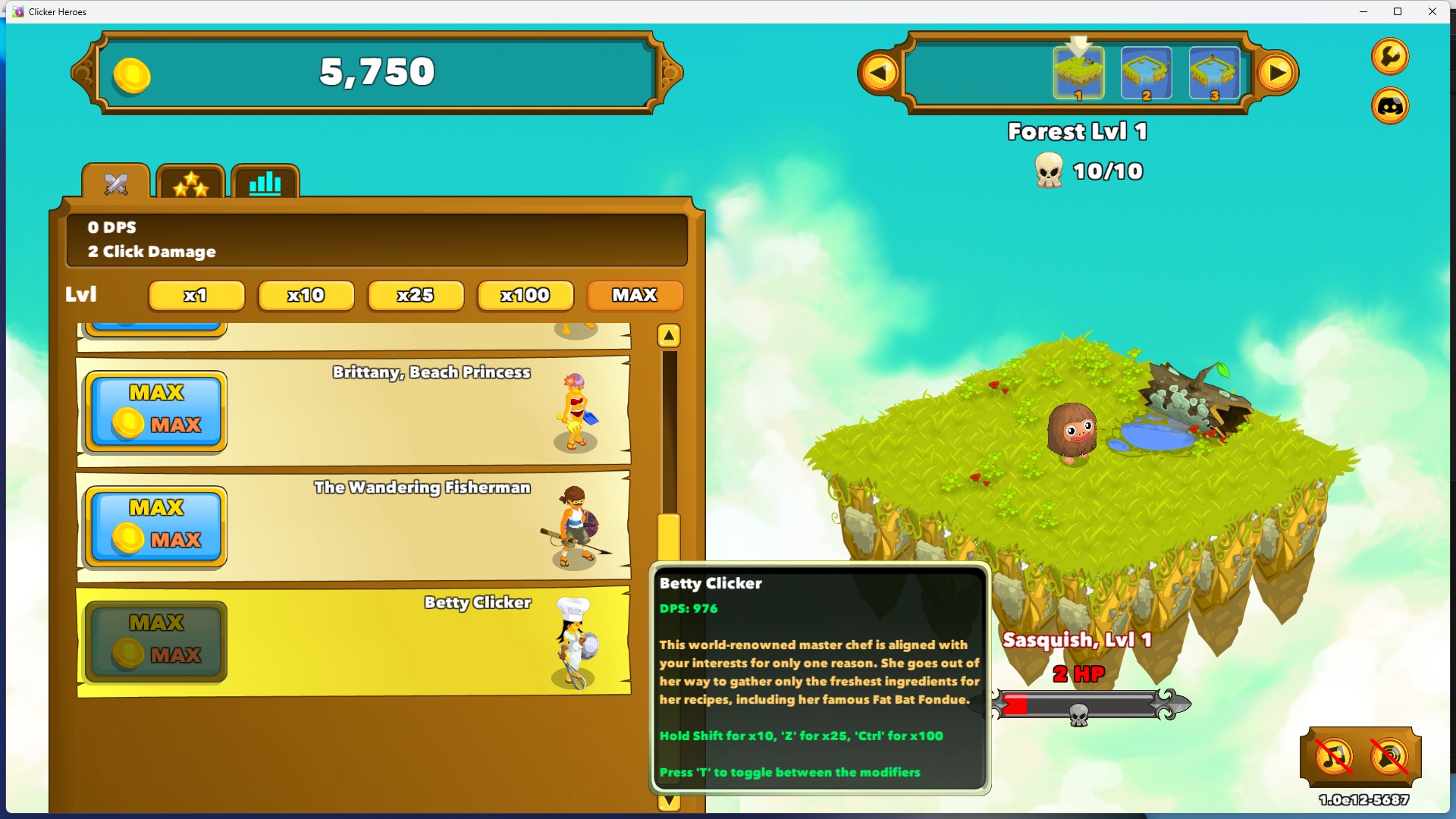Go to previous zones with left arrow
This screenshot has width=1456, height=819.
[880, 73]
